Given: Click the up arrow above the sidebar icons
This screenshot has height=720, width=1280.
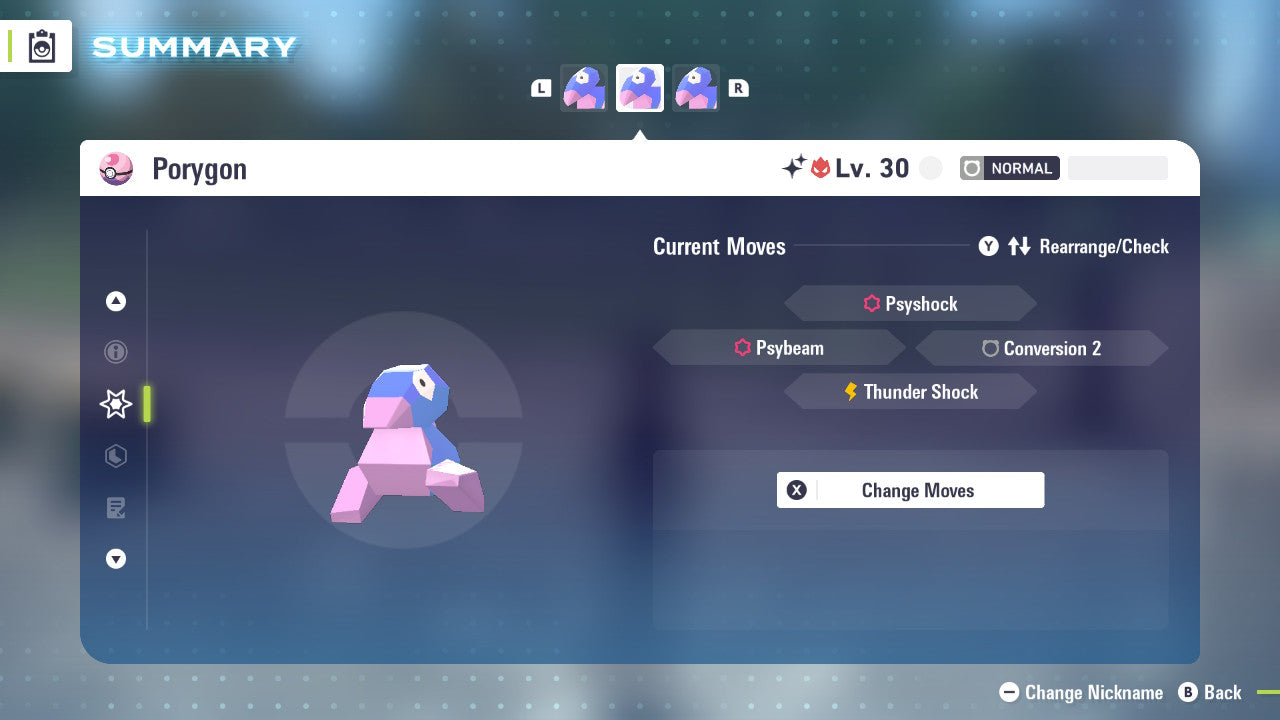Looking at the screenshot, I should [x=116, y=301].
